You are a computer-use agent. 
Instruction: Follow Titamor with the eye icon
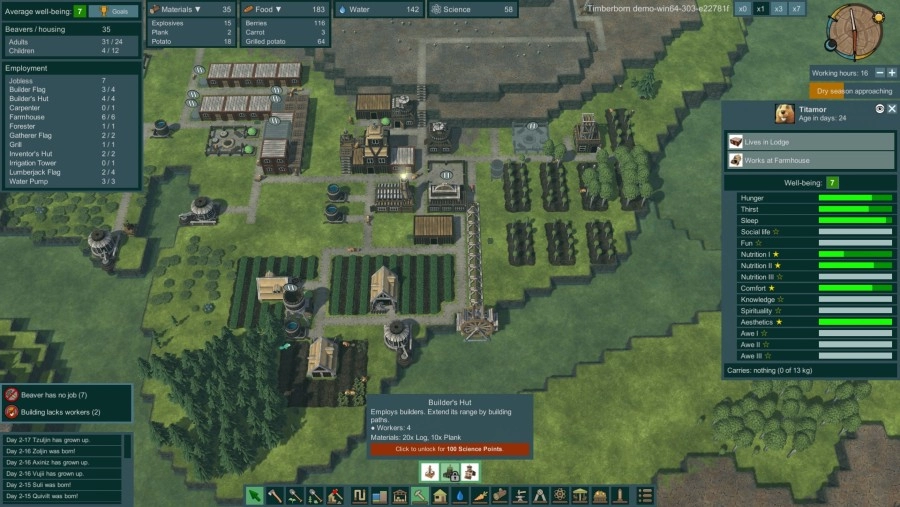click(880, 108)
